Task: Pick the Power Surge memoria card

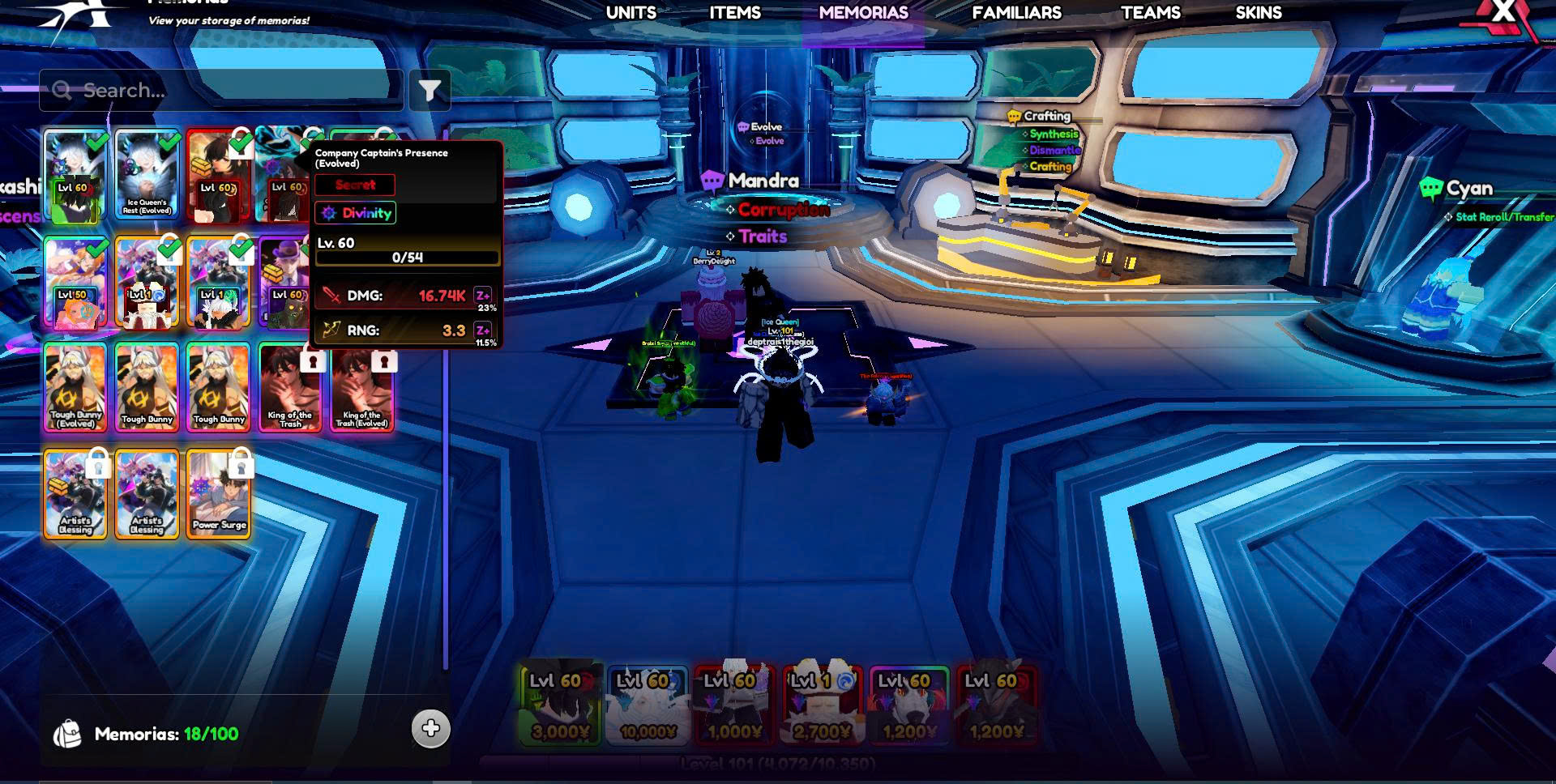Action: pyautogui.click(x=218, y=494)
